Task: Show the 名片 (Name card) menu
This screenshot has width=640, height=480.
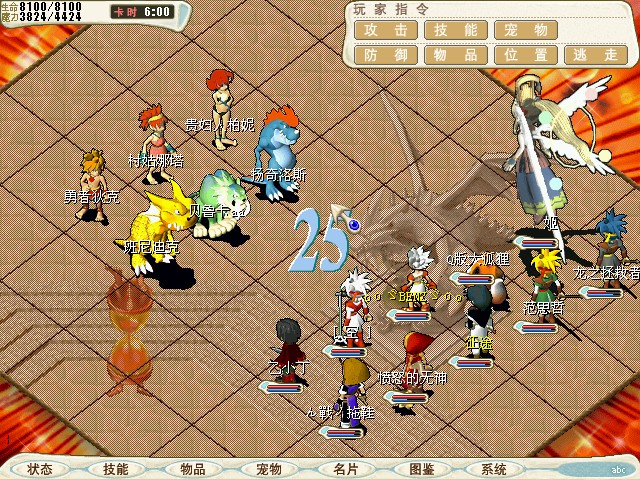Action: coord(345,469)
